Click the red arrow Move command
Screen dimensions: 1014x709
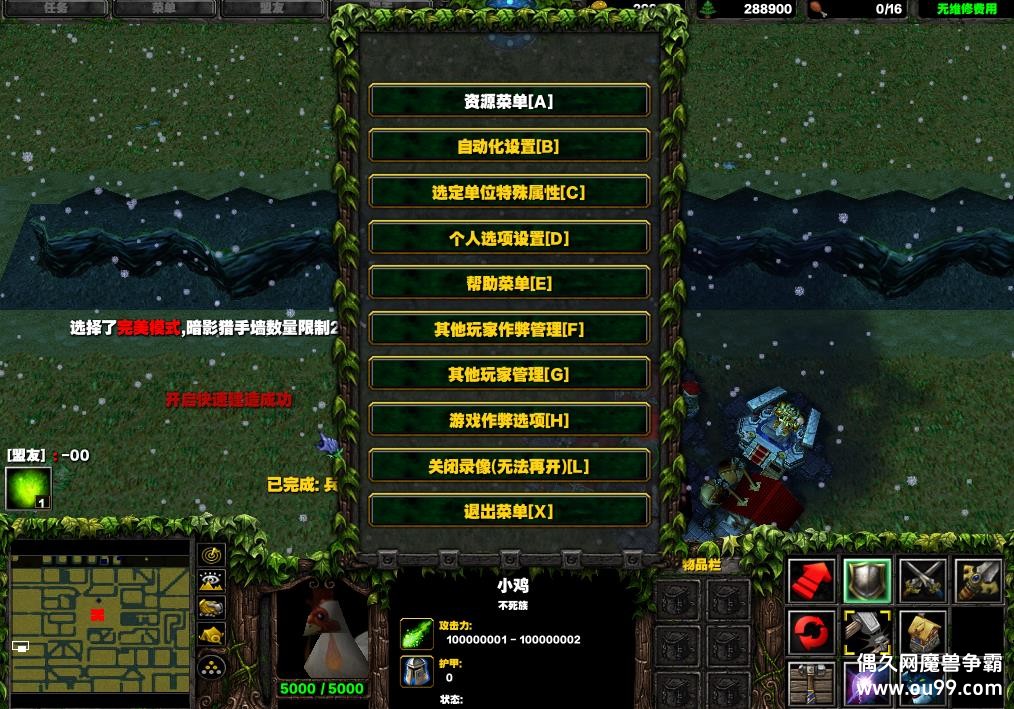point(811,580)
